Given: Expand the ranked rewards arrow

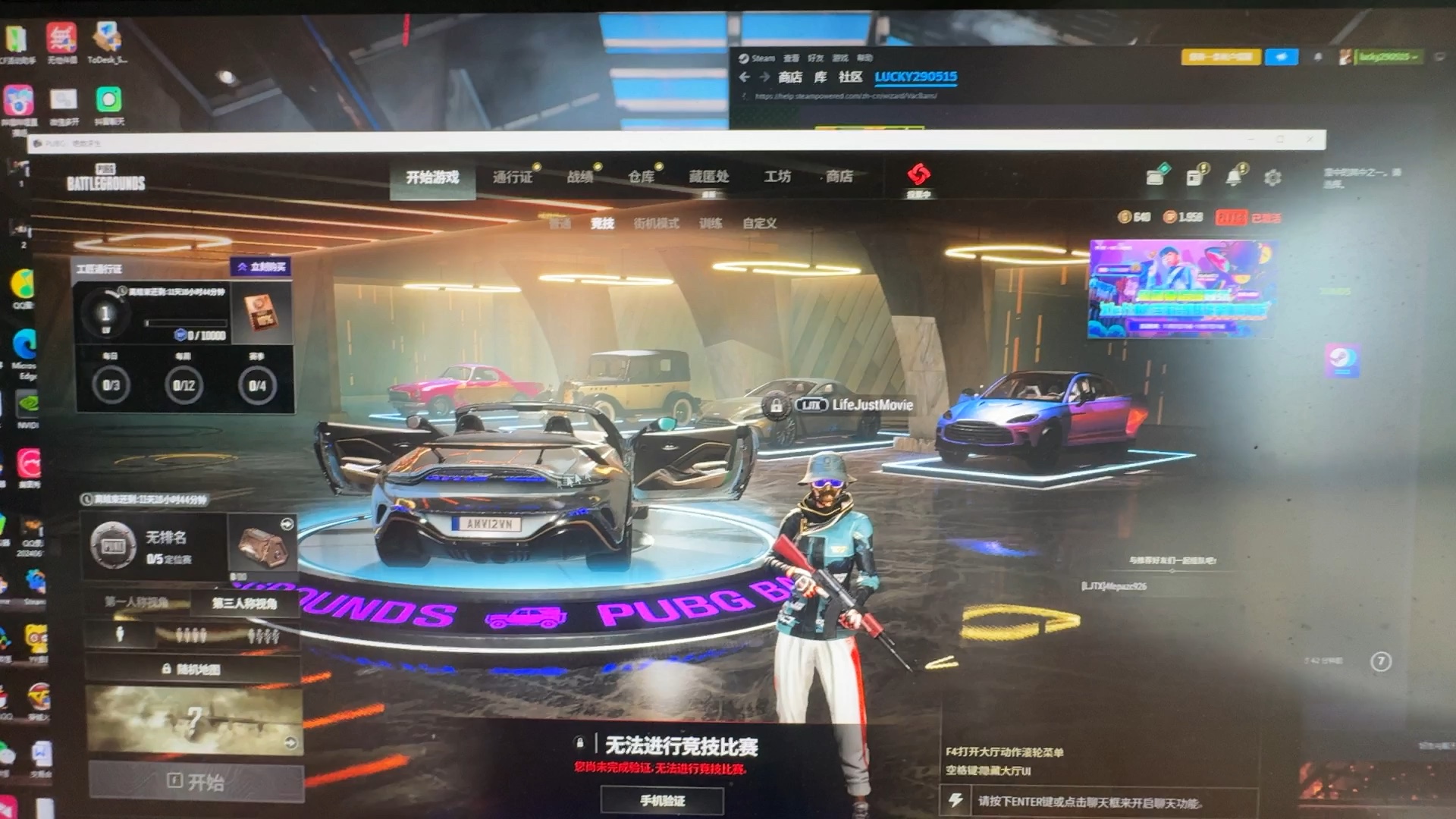Looking at the screenshot, I should click(x=287, y=523).
